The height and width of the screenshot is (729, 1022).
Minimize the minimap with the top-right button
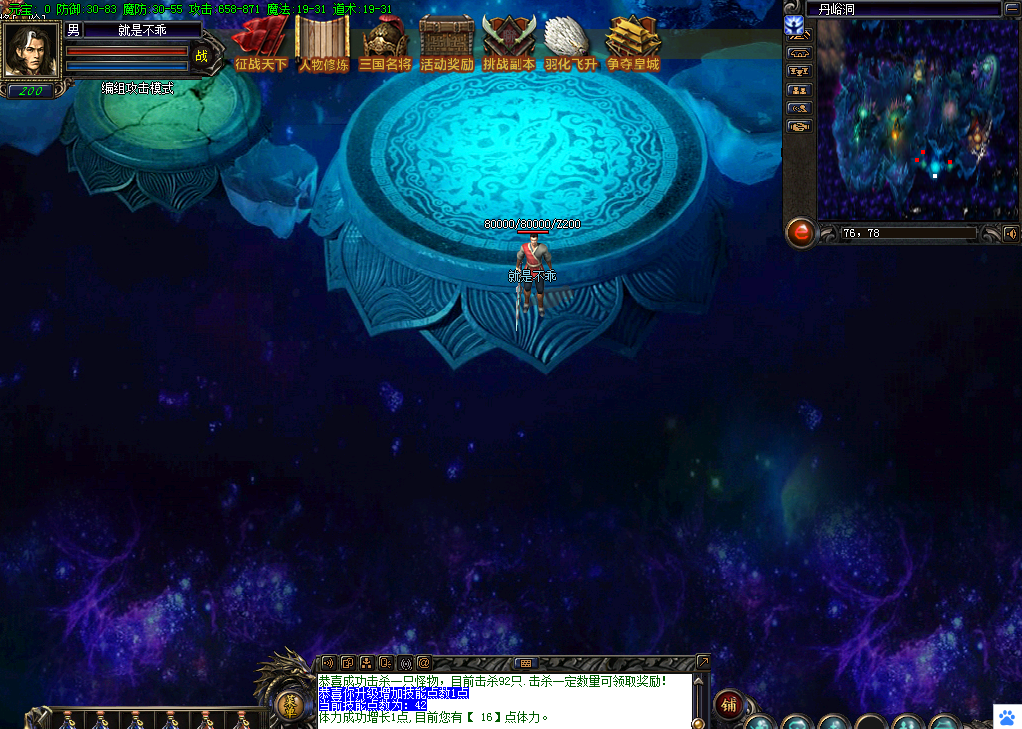coord(1011,10)
